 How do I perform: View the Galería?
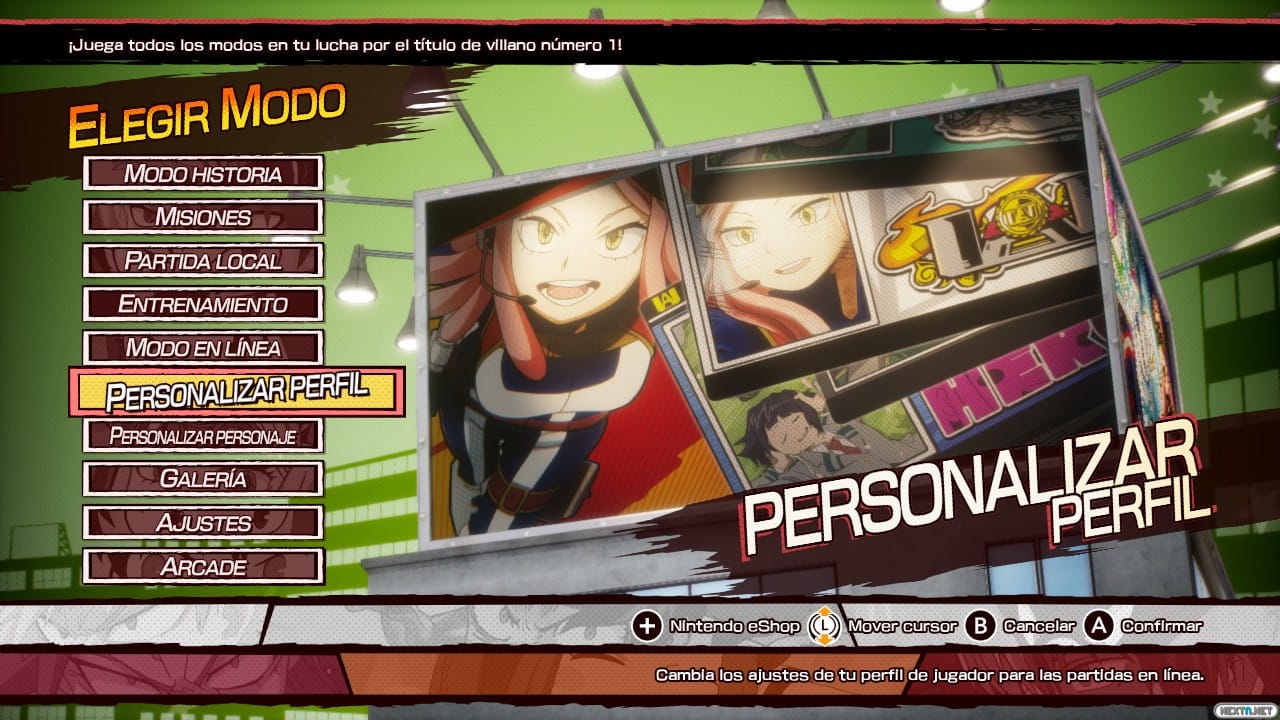coord(203,479)
